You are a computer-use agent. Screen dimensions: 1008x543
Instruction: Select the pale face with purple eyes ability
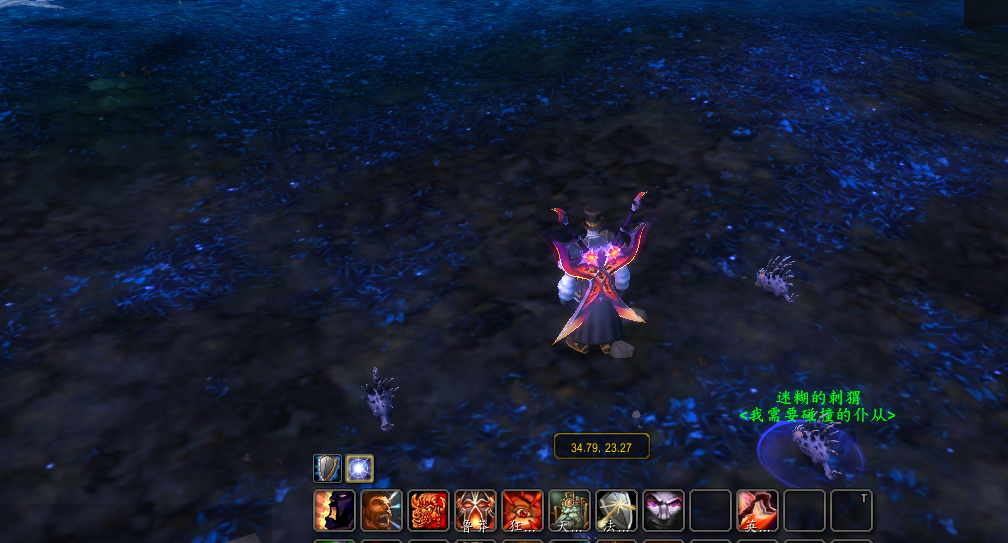tap(664, 510)
